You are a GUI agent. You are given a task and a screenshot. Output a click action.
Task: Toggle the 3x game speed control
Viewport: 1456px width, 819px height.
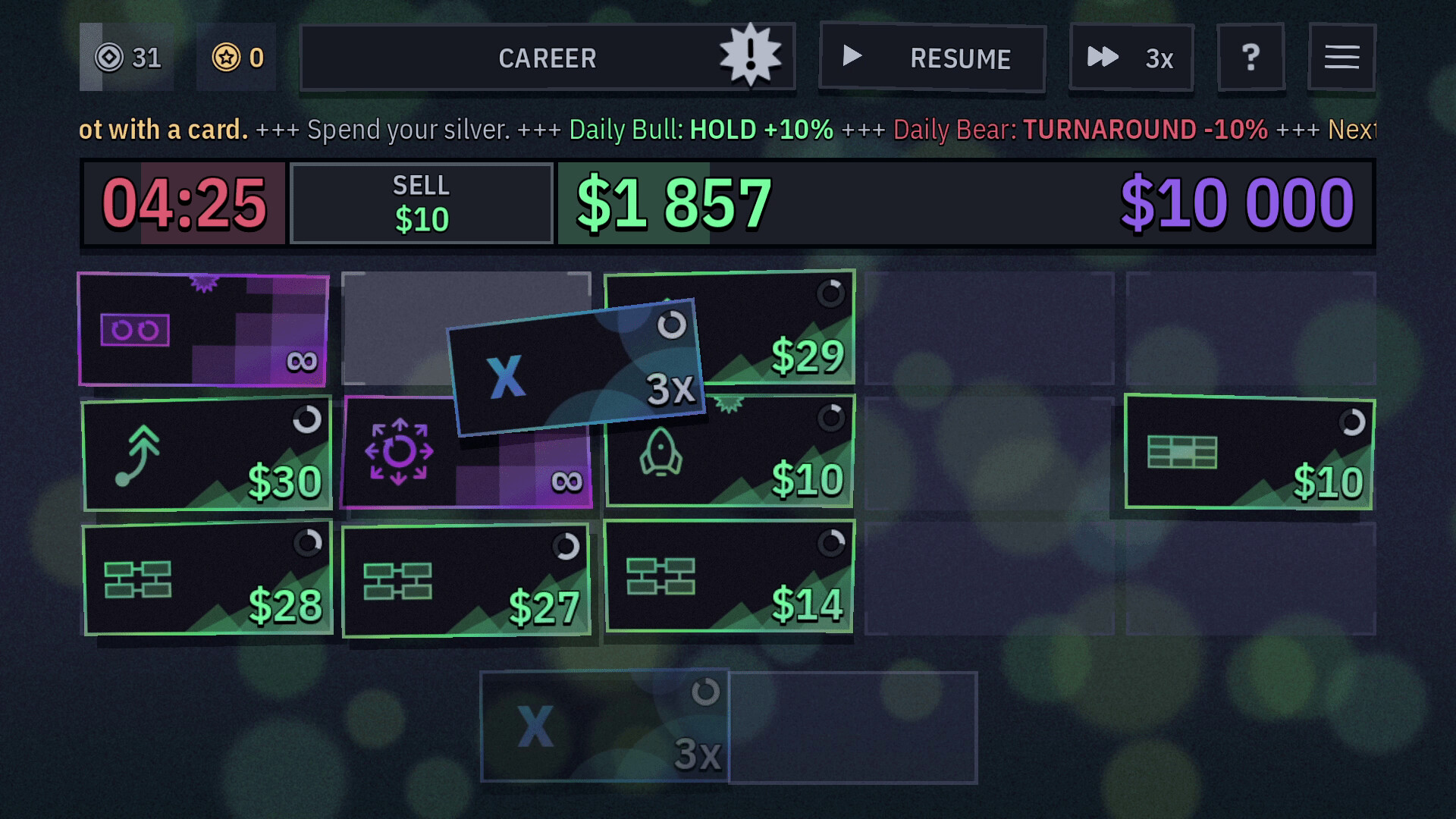(1131, 58)
